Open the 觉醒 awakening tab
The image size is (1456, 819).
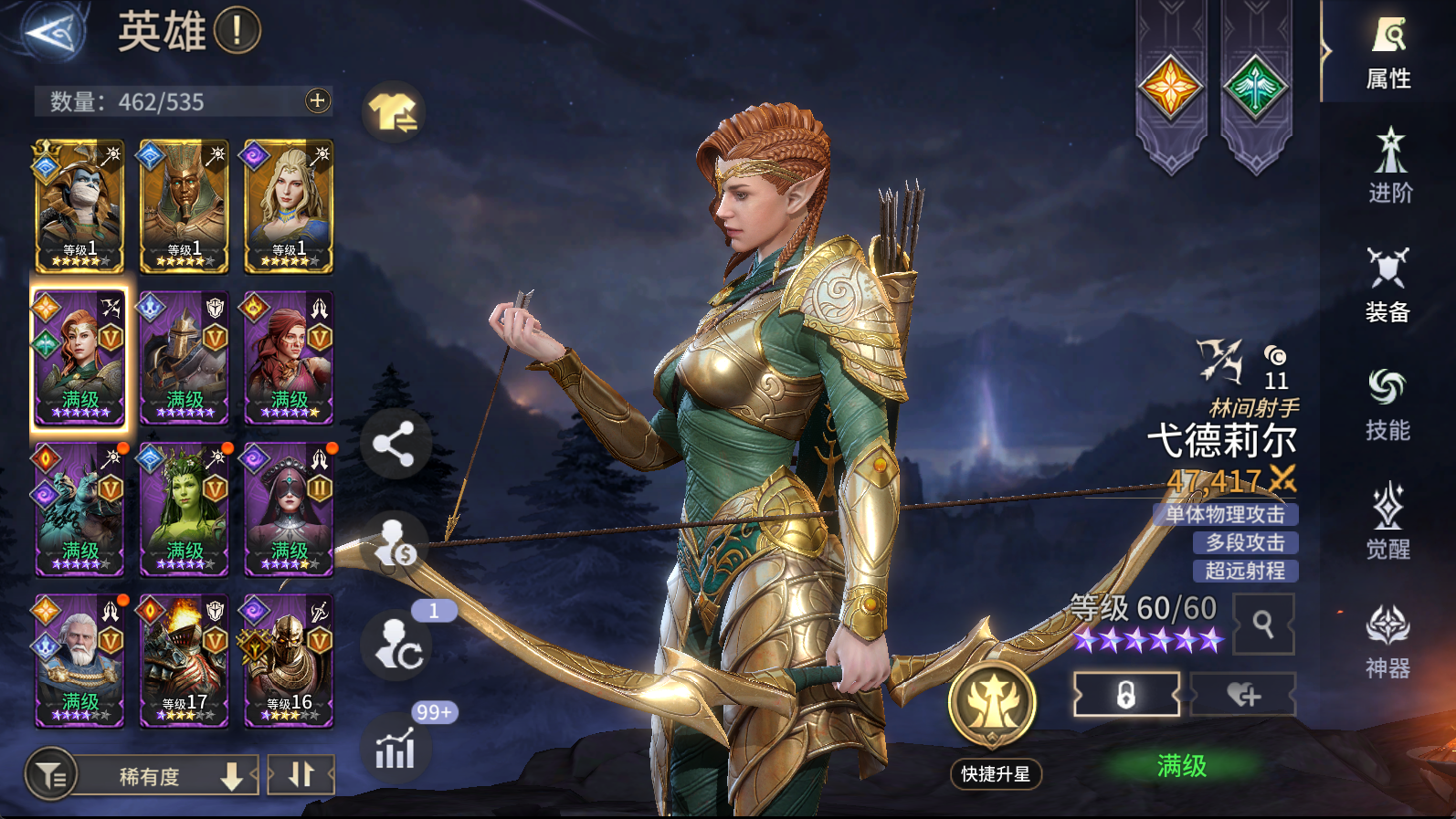click(1388, 522)
